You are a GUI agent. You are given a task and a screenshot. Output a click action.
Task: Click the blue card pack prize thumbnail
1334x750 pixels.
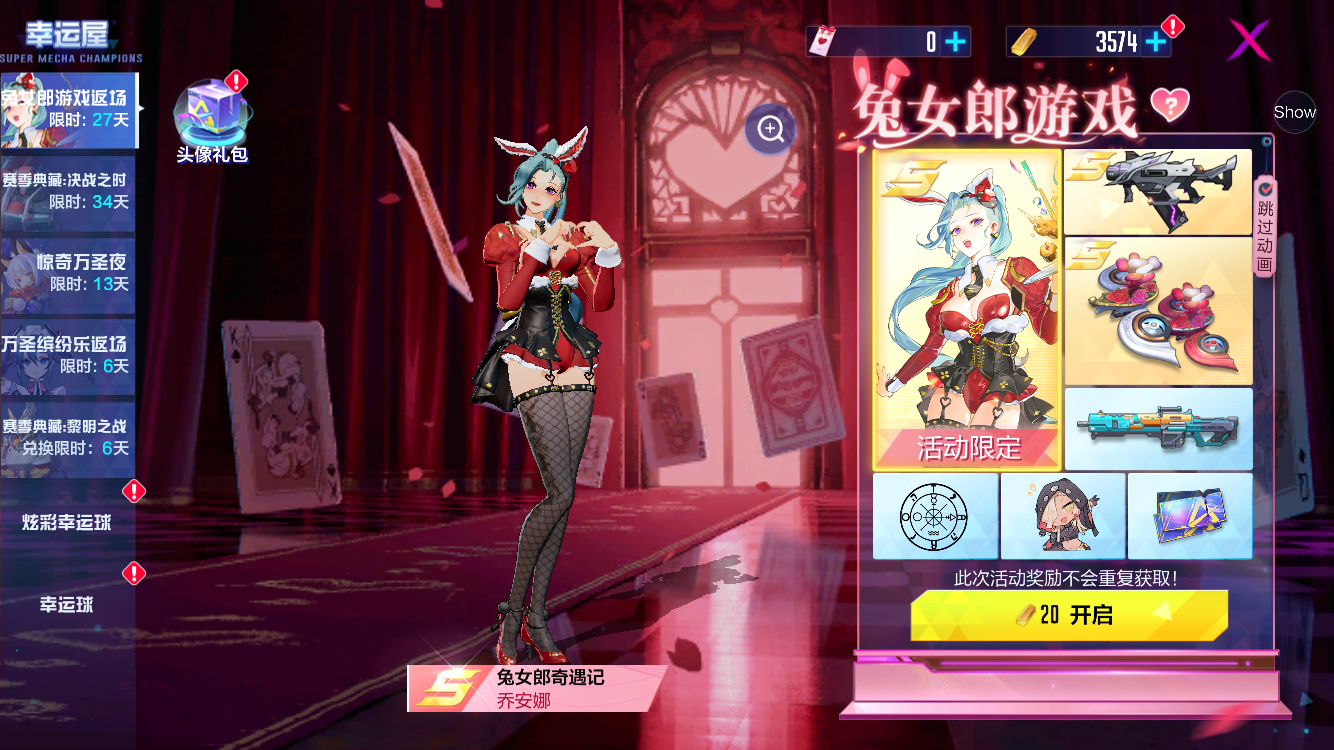(x=1191, y=516)
